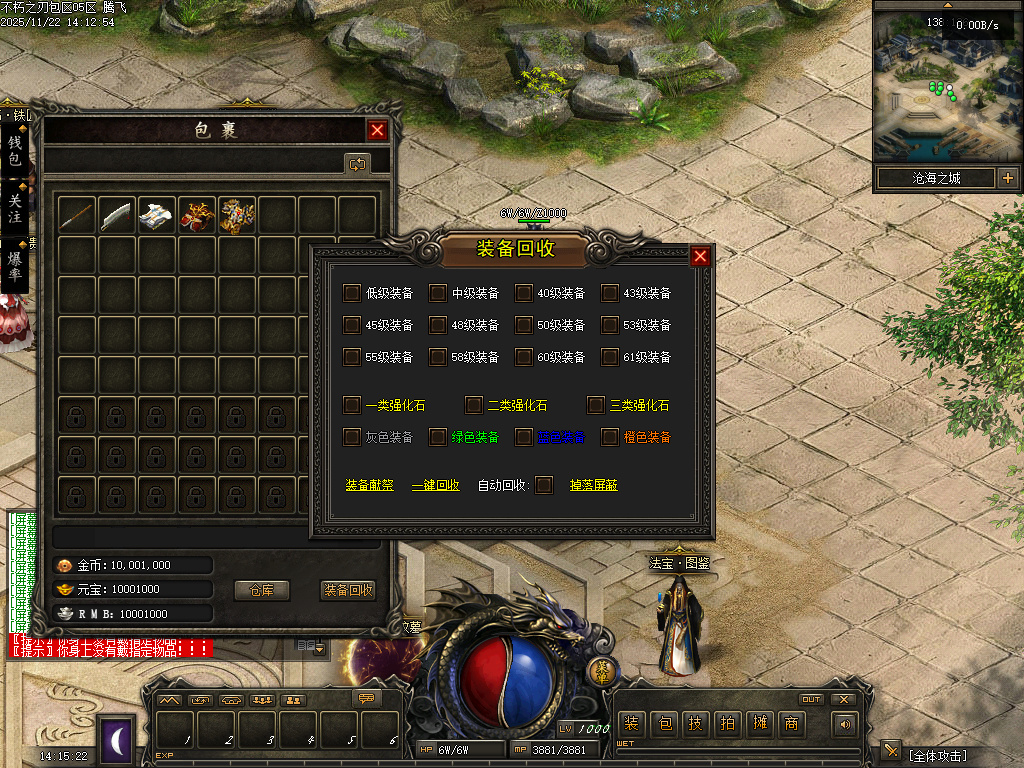This screenshot has width=1024, height=768.
Task: Tick the 低级装备 checkbox
Action: [352, 293]
